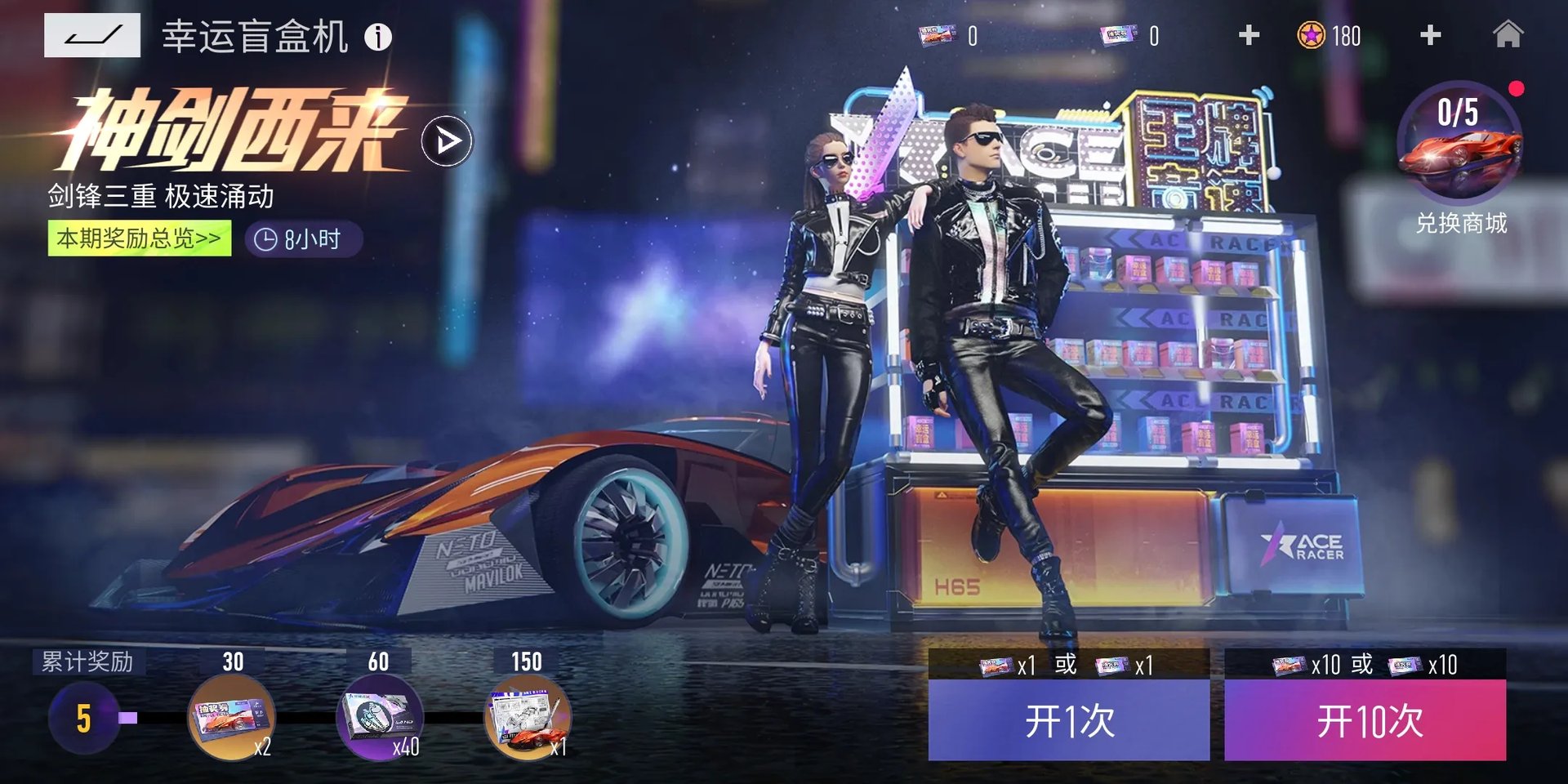Screen dimensions: 1568x784
Task: Open the blind box info tooltip
Action: [378, 36]
